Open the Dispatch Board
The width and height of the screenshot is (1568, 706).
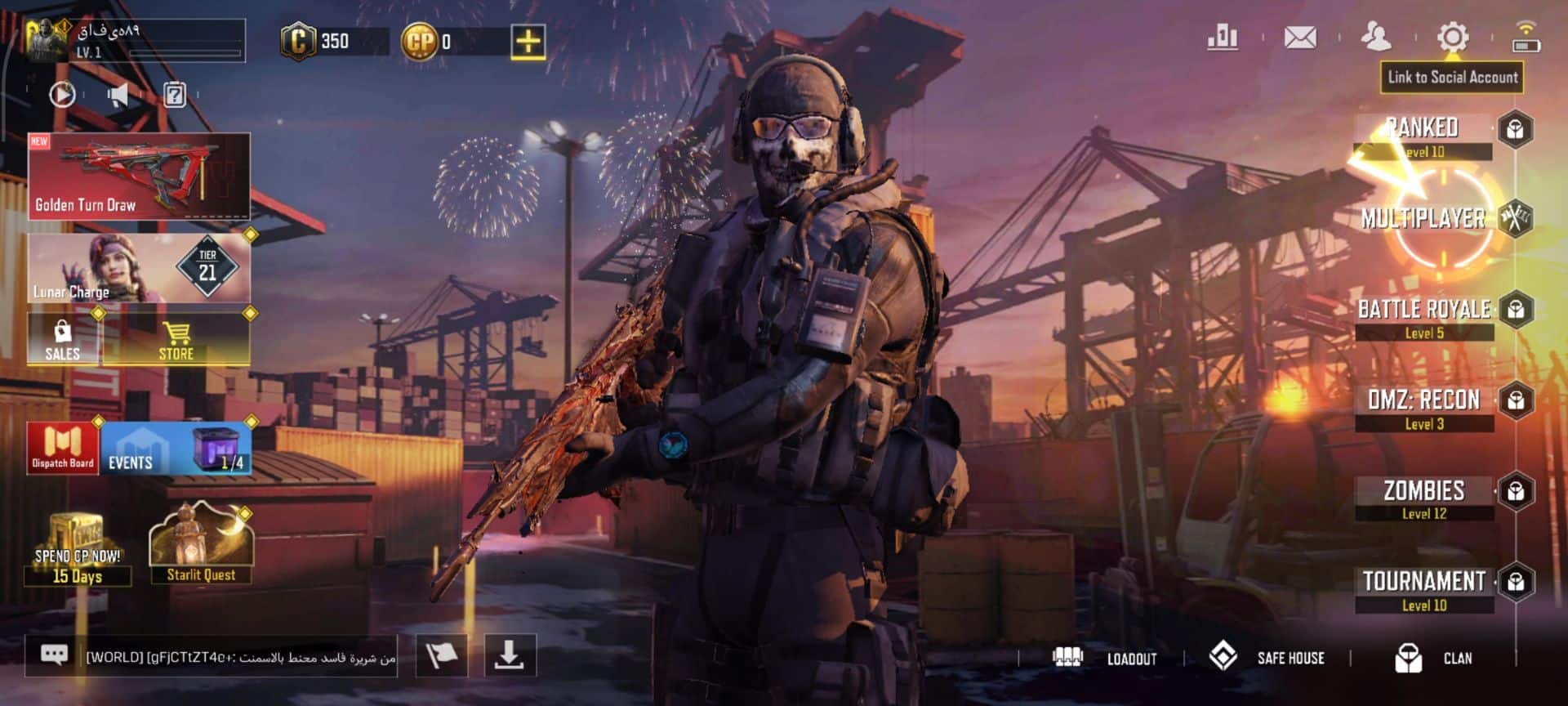point(63,448)
